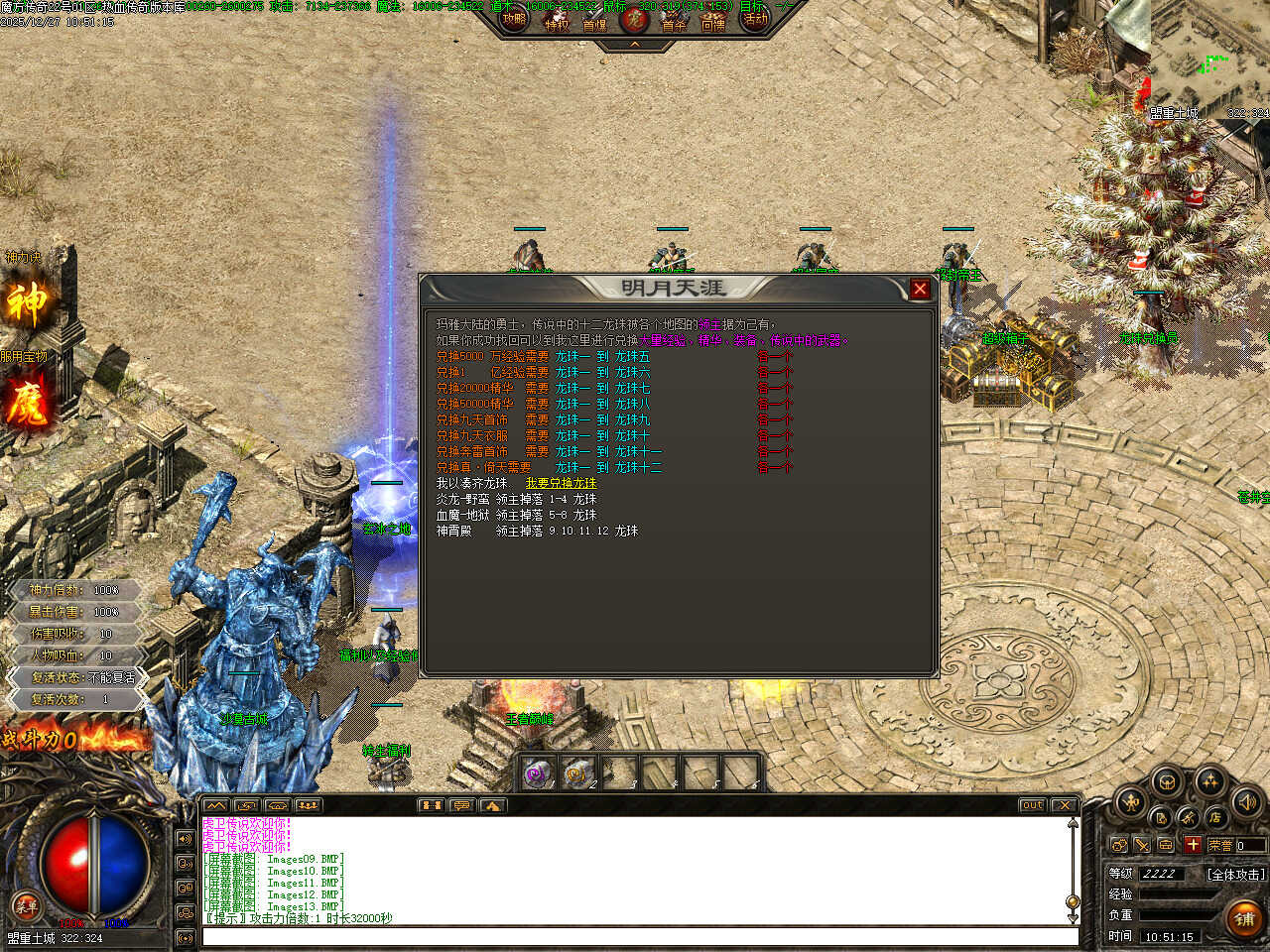Viewport: 1270px width, 952px height.
Task: Open the 回馈 rewards panel
Action: click(713, 23)
